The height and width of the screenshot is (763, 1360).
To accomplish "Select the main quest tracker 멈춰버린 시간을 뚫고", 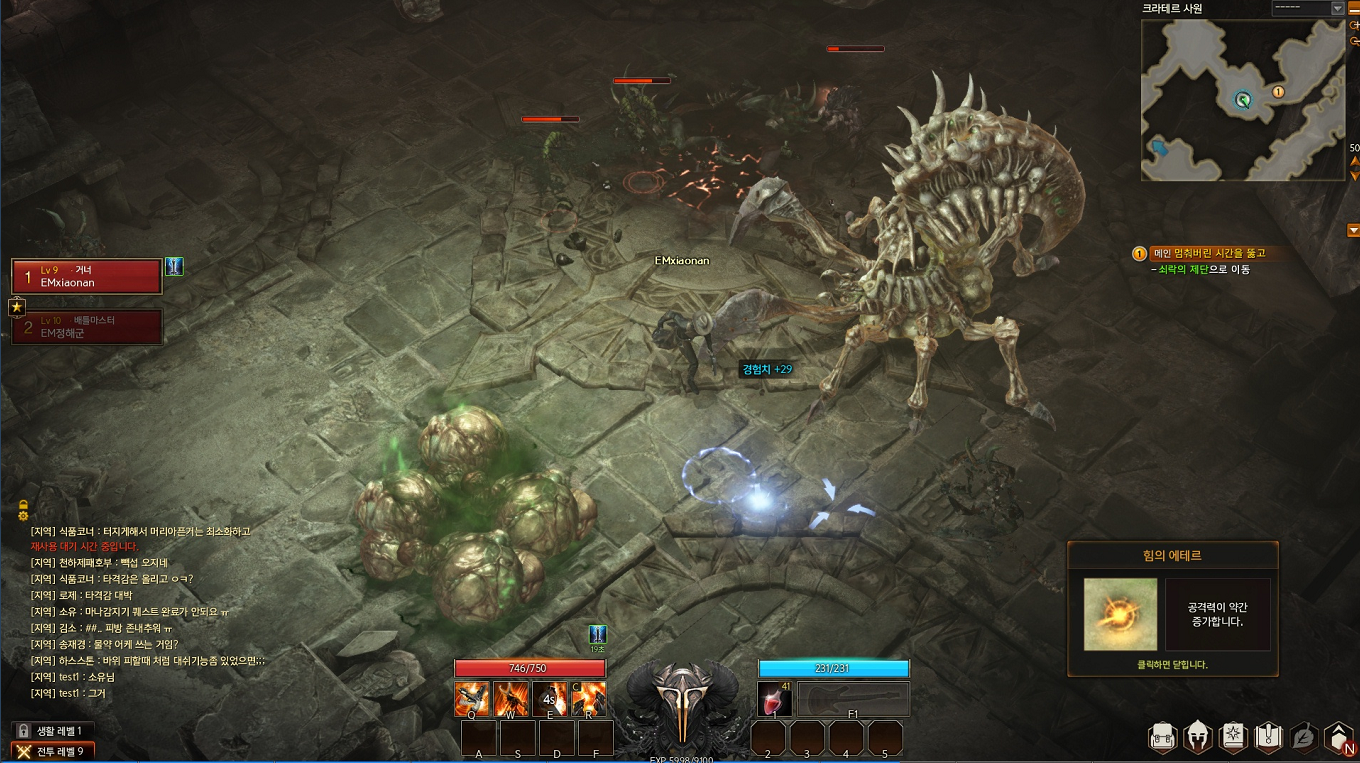I will [x=1209, y=253].
